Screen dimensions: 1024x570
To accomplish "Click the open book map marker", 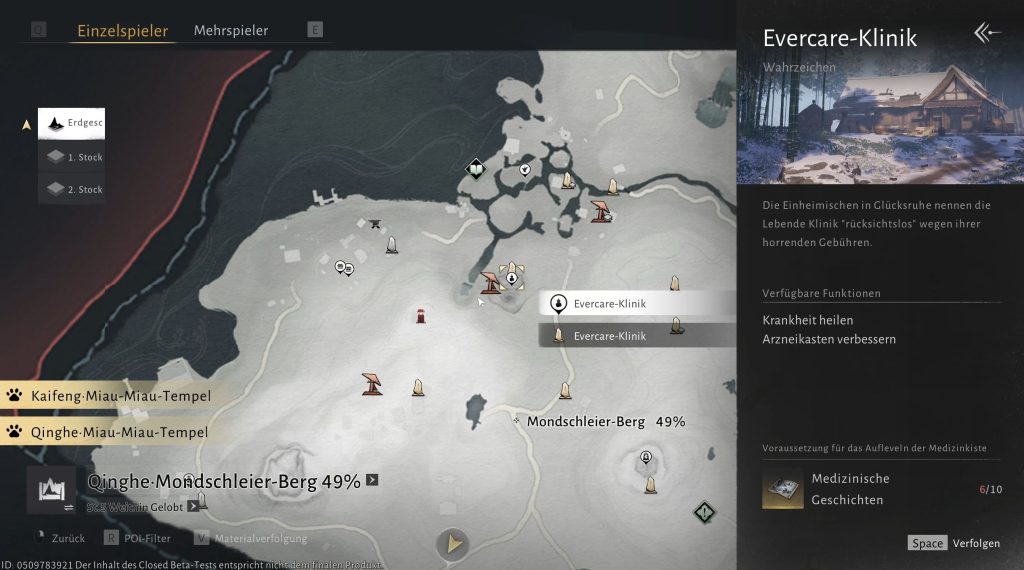I will click(x=476, y=169).
